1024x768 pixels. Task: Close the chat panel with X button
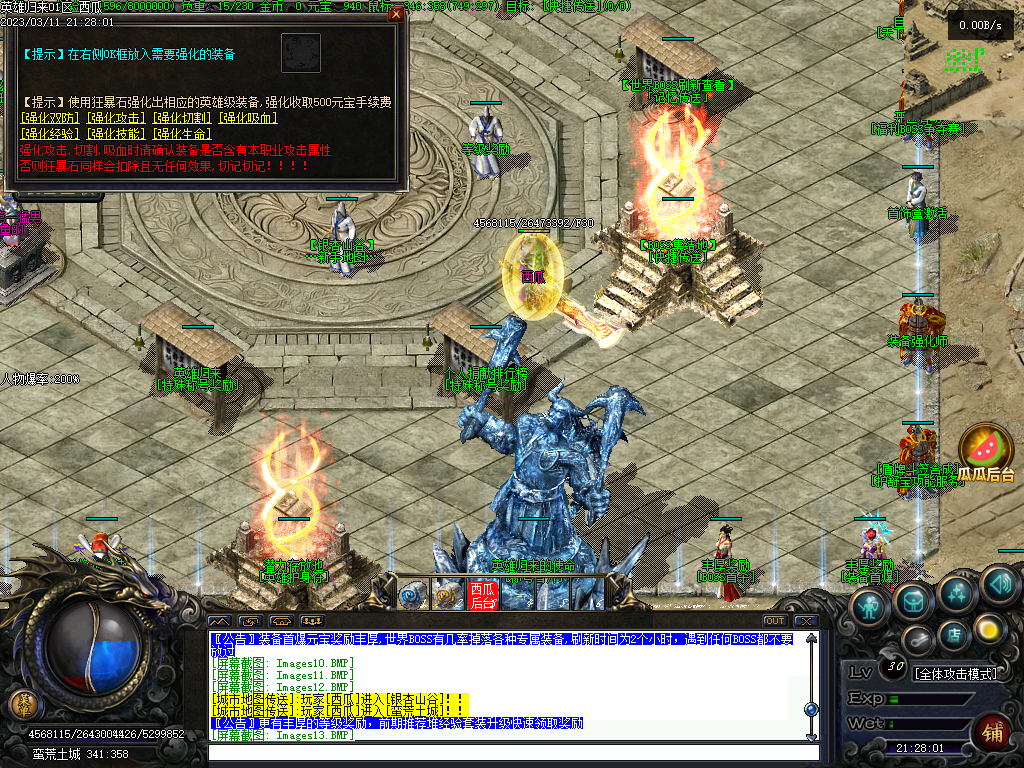click(805, 621)
